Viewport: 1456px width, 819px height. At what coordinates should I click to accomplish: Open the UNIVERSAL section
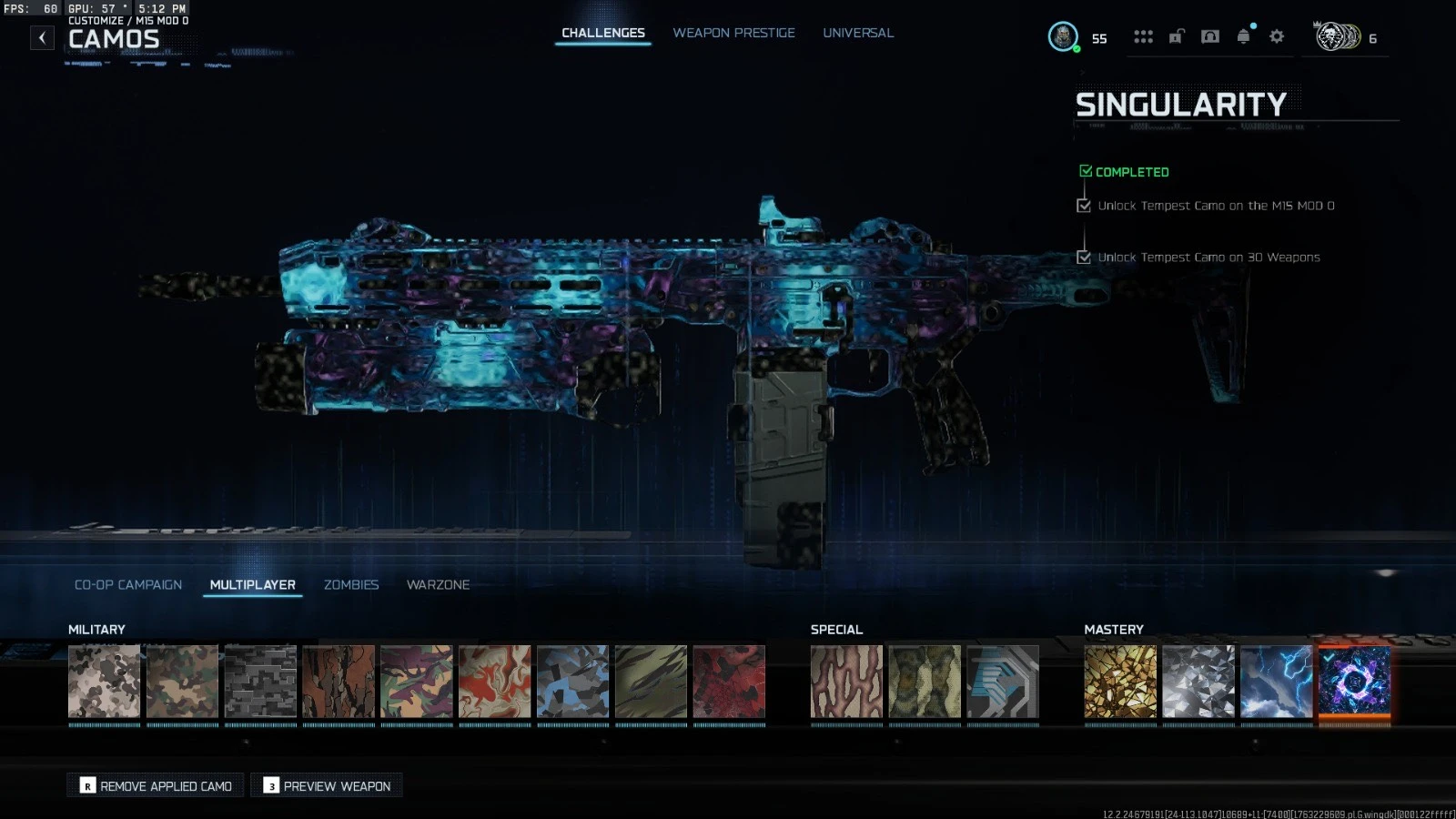pos(857,32)
